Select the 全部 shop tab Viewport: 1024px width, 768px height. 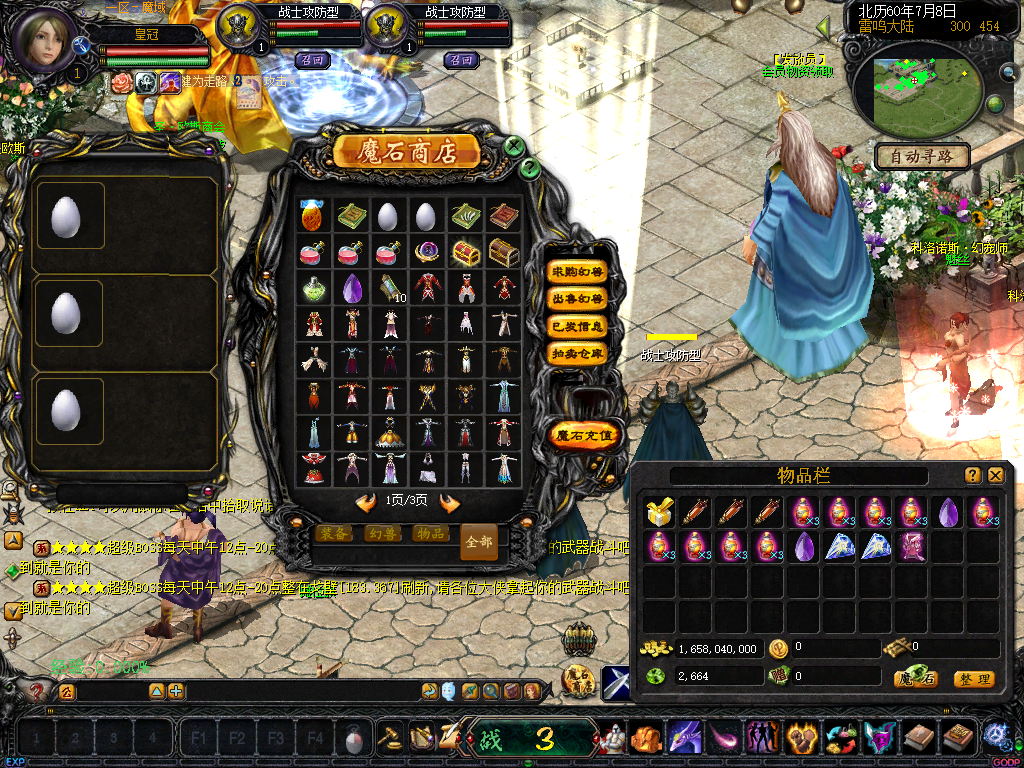click(478, 541)
